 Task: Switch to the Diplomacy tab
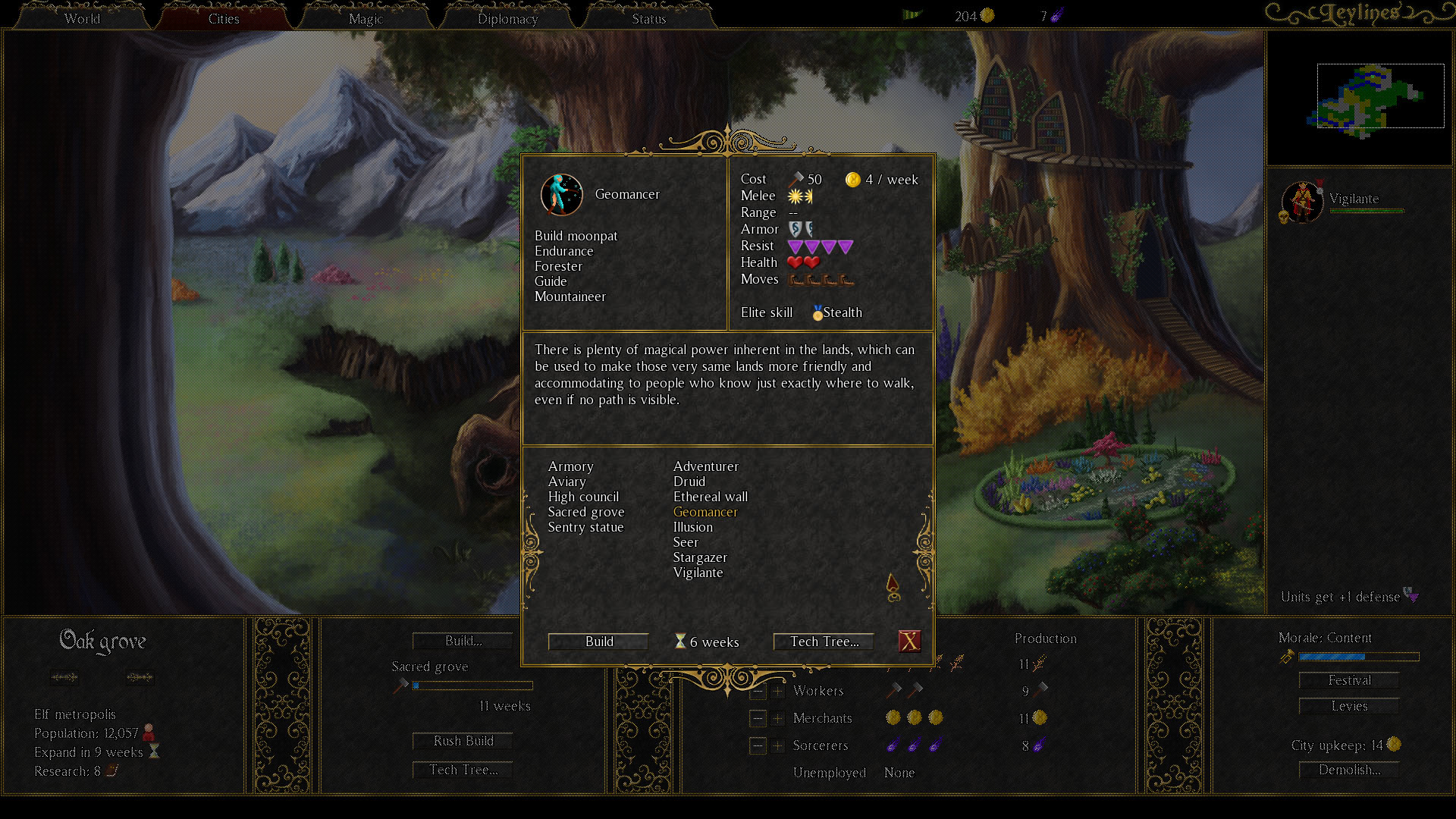[x=507, y=18]
